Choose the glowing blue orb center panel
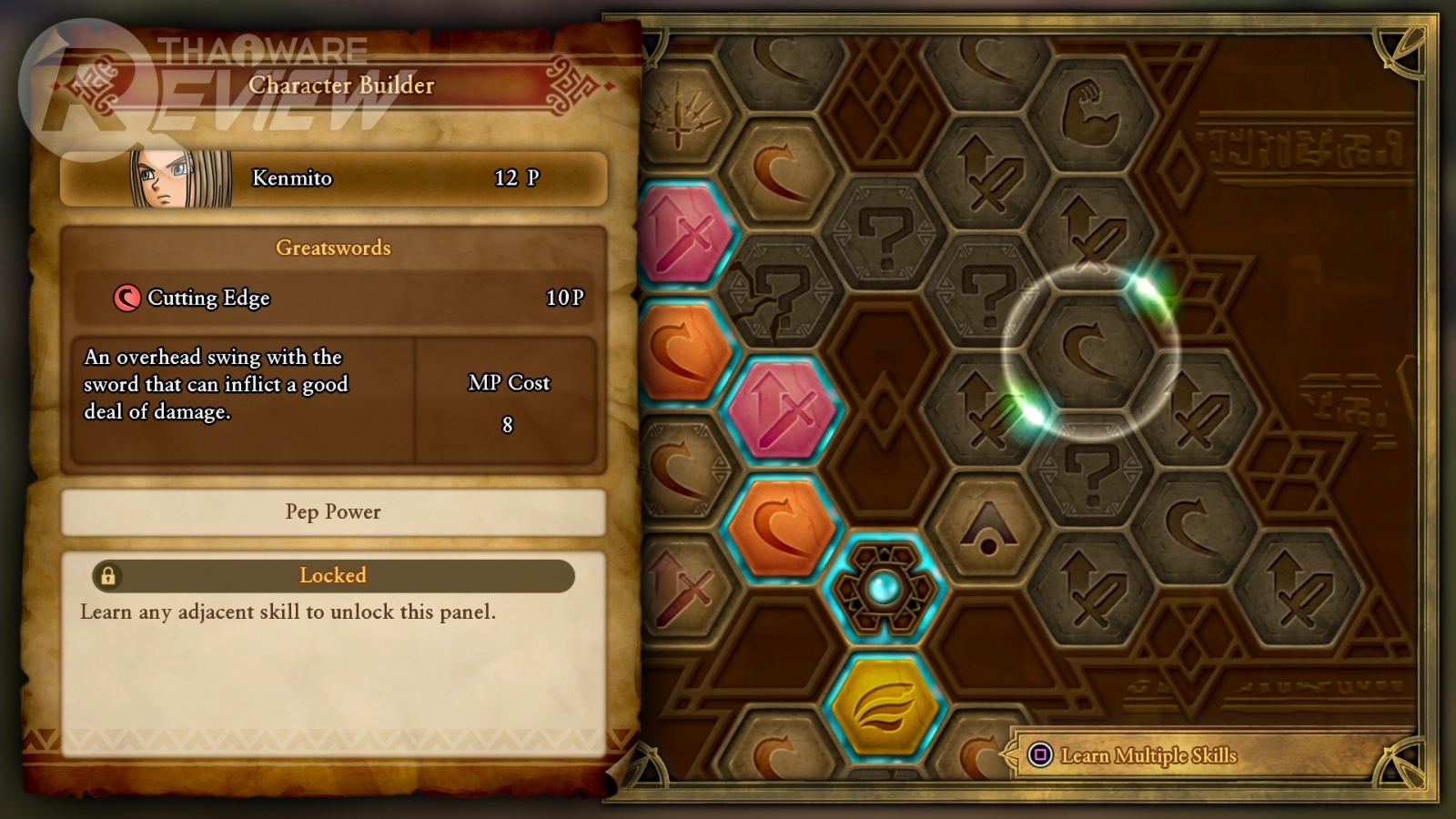1456x819 pixels. pyautogui.click(x=885, y=589)
